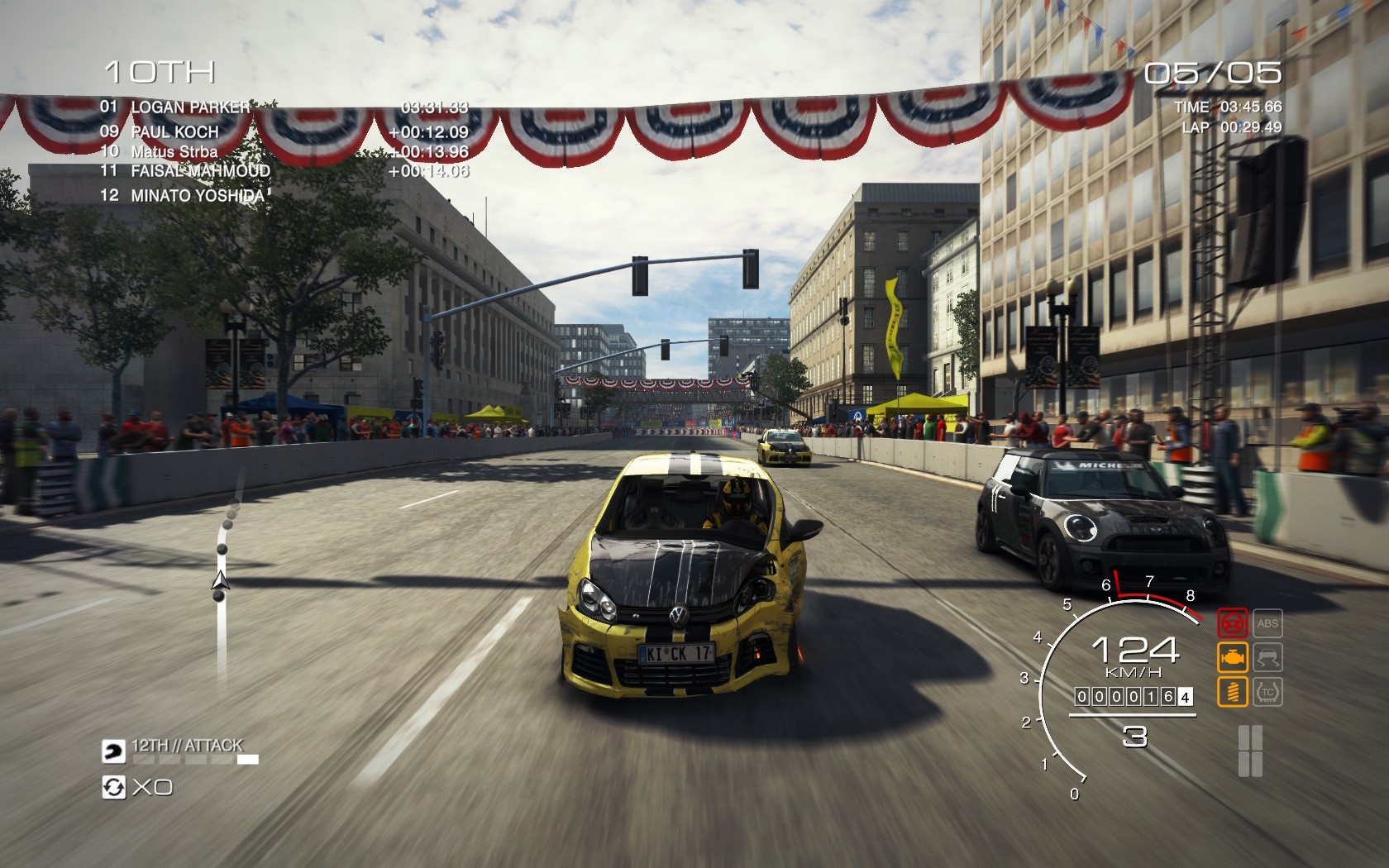Select the Matus Strba standings row
The height and width of the screenshot is (868, 1389).
(174, 151)
